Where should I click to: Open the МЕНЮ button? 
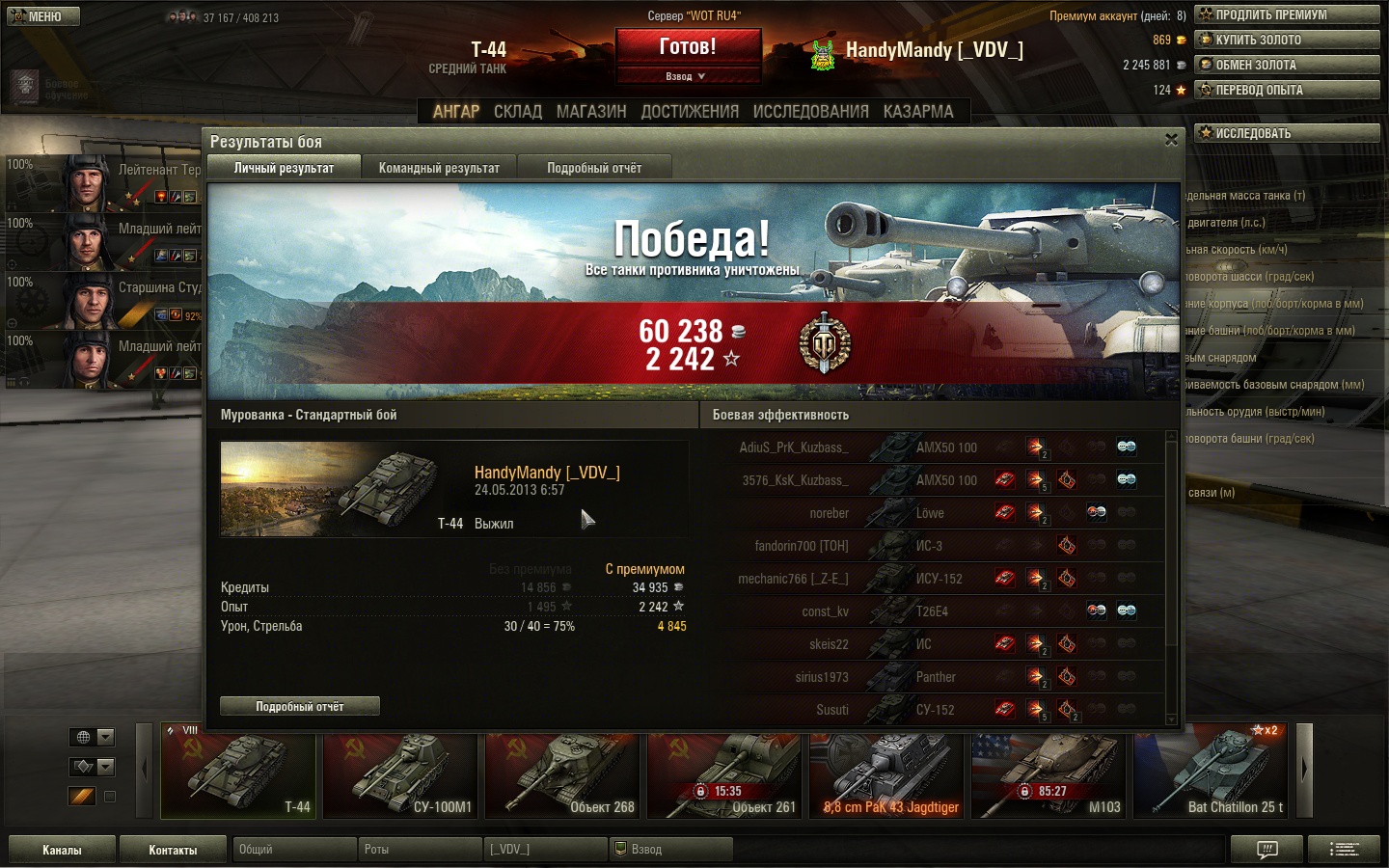tap(42, 16)
